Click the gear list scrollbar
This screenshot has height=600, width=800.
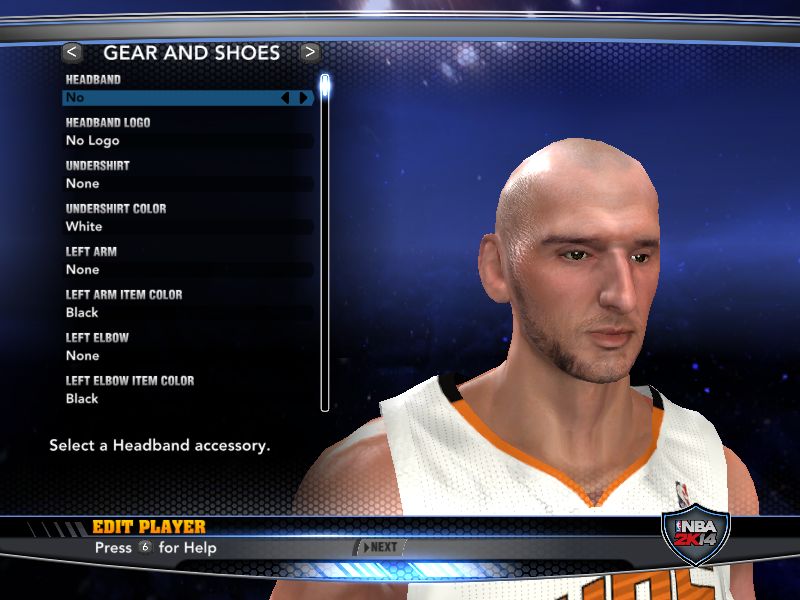point(324,240)
